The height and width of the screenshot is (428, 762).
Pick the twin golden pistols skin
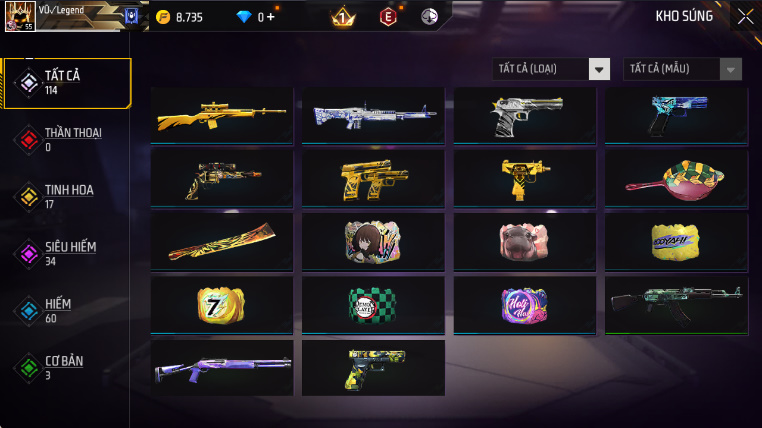point(373,179)
